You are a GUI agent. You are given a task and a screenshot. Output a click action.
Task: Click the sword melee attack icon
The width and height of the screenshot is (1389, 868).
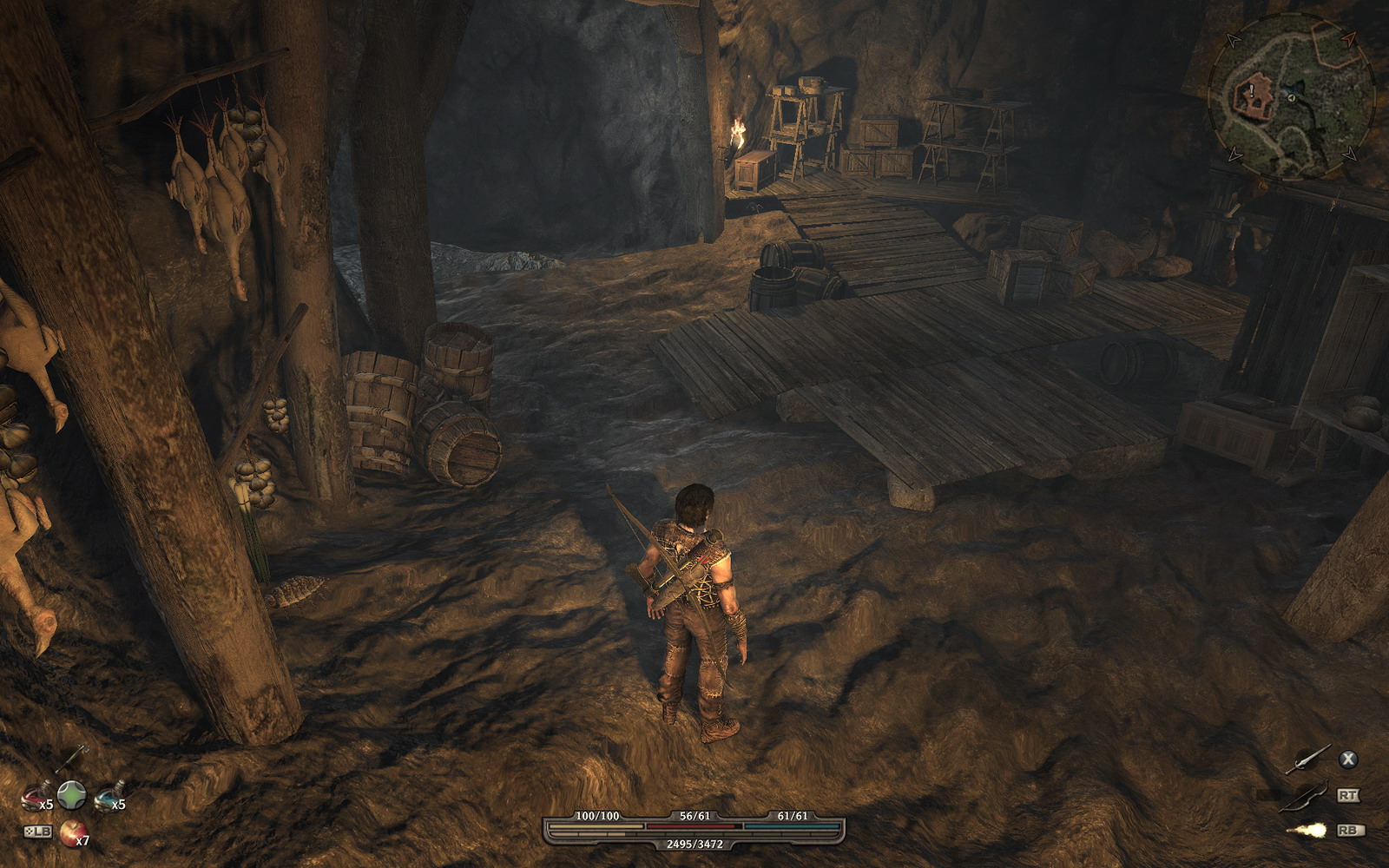point(1307,759)
